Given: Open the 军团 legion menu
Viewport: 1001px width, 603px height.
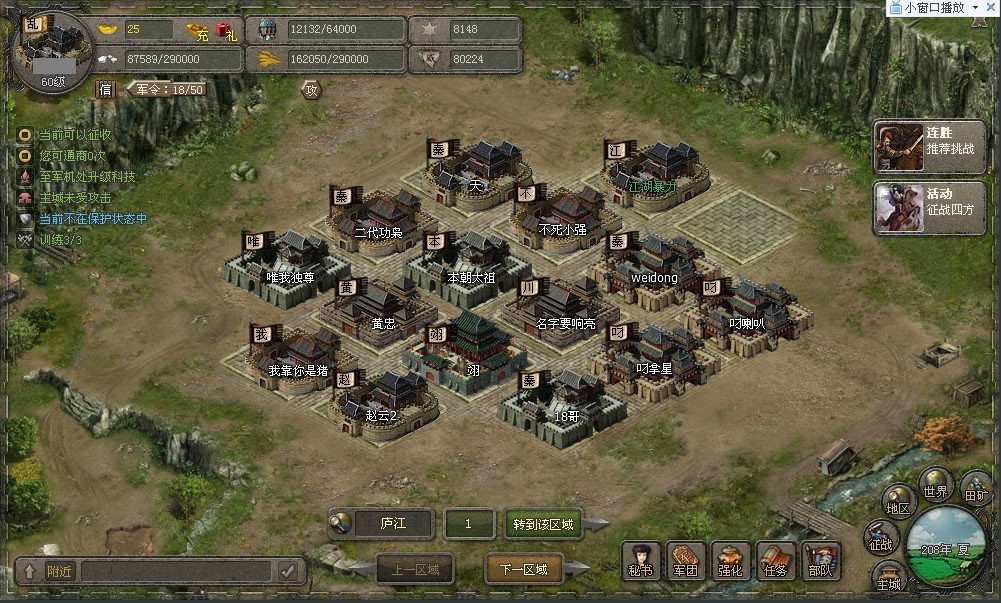Looking at the screenshot, I should tap(685, 560).
